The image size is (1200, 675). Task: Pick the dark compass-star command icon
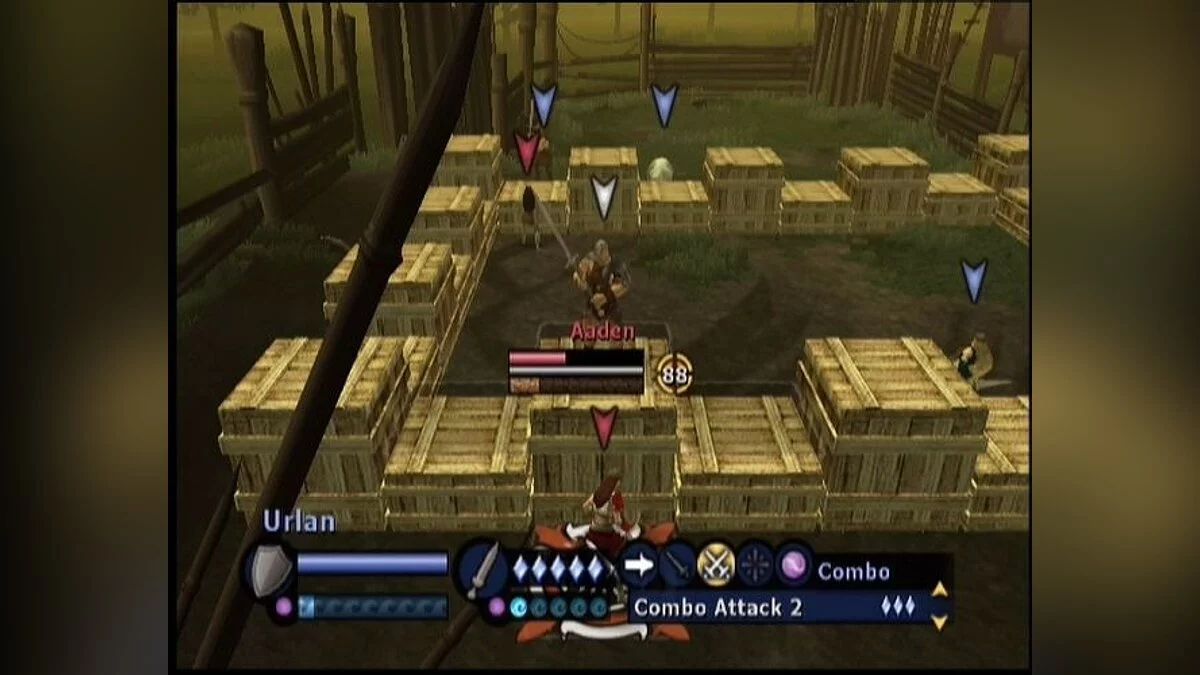756,566
